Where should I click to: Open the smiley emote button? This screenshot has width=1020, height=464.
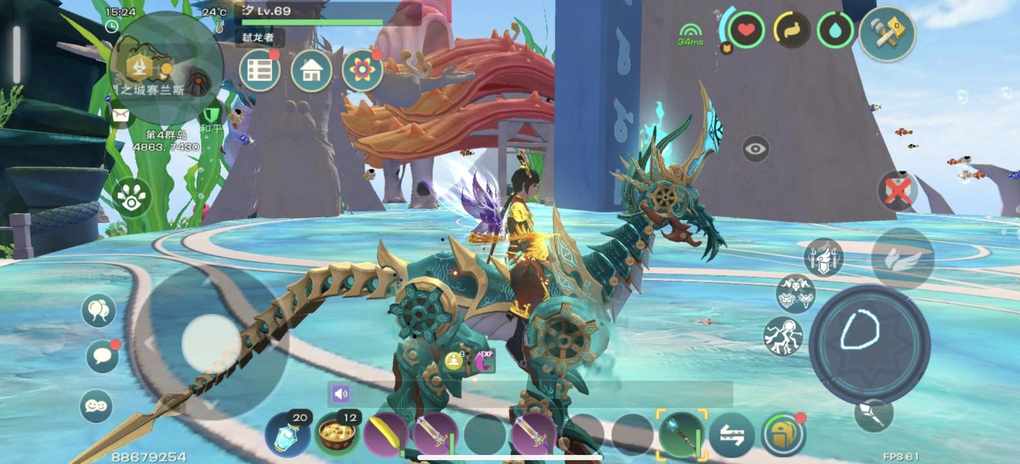pyautogui.click(x=96, y=405)
